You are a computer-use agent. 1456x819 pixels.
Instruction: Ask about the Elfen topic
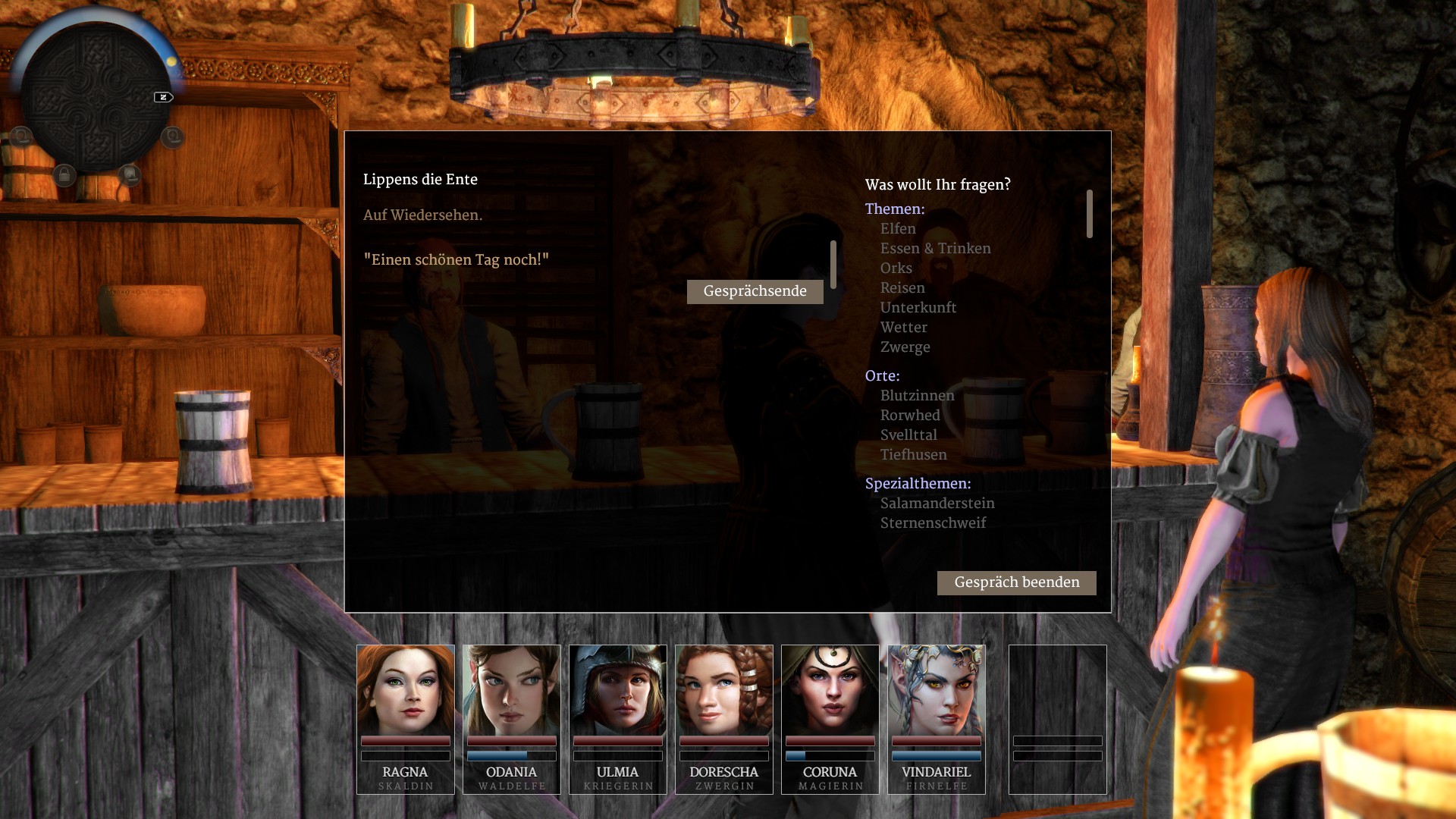[898, 229]
